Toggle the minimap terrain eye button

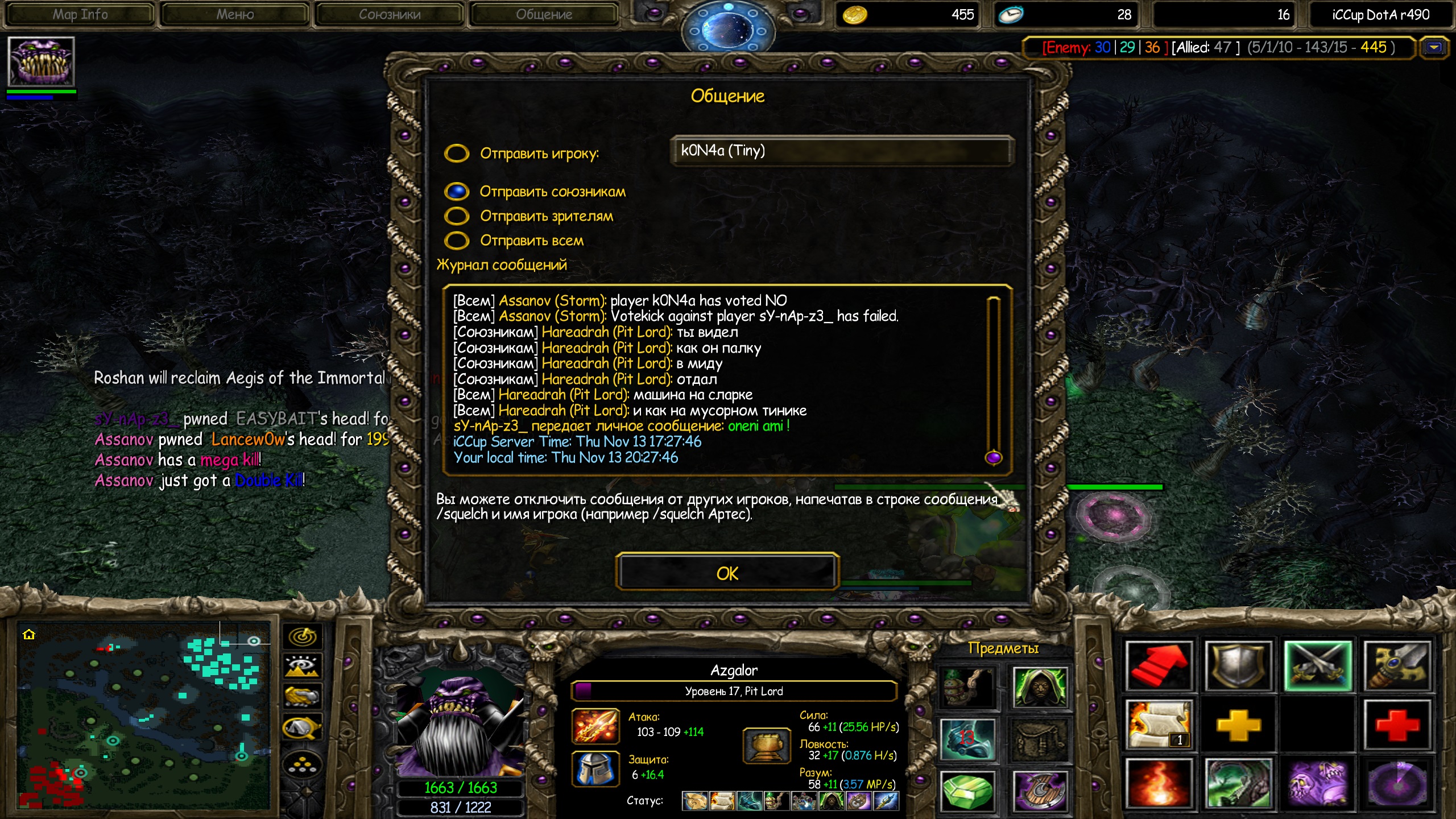point(303,666)
